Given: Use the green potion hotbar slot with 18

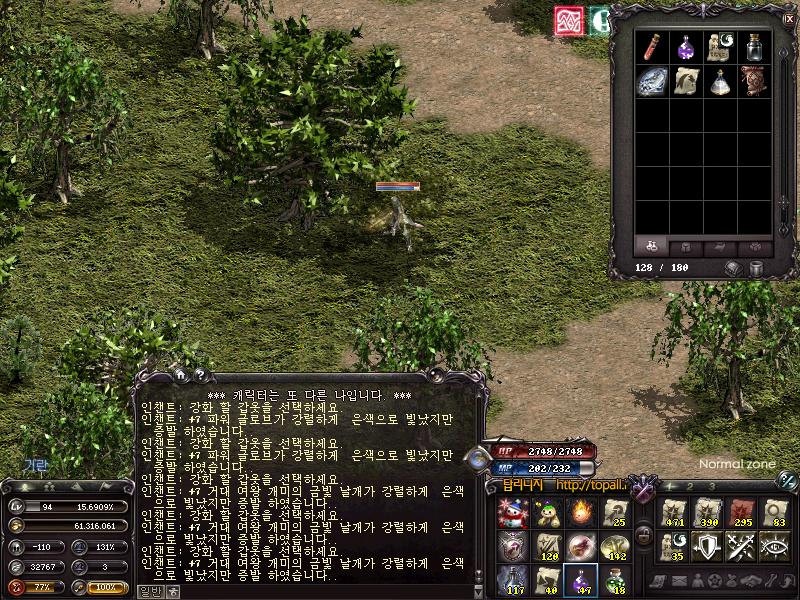Looking at the screenshot, I should pos(615,580).
